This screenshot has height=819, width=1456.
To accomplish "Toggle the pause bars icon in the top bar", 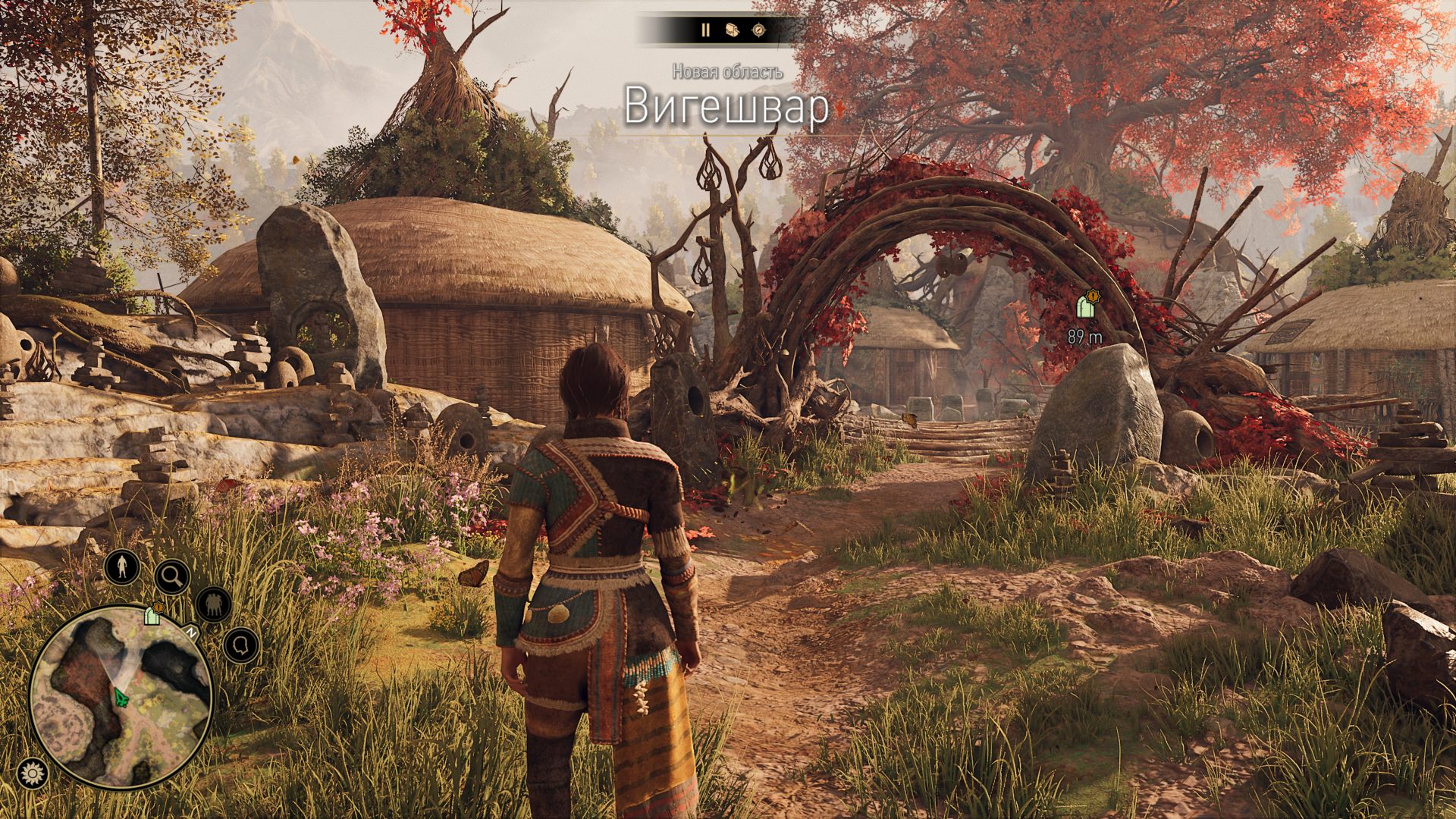I will click(705, 31).
